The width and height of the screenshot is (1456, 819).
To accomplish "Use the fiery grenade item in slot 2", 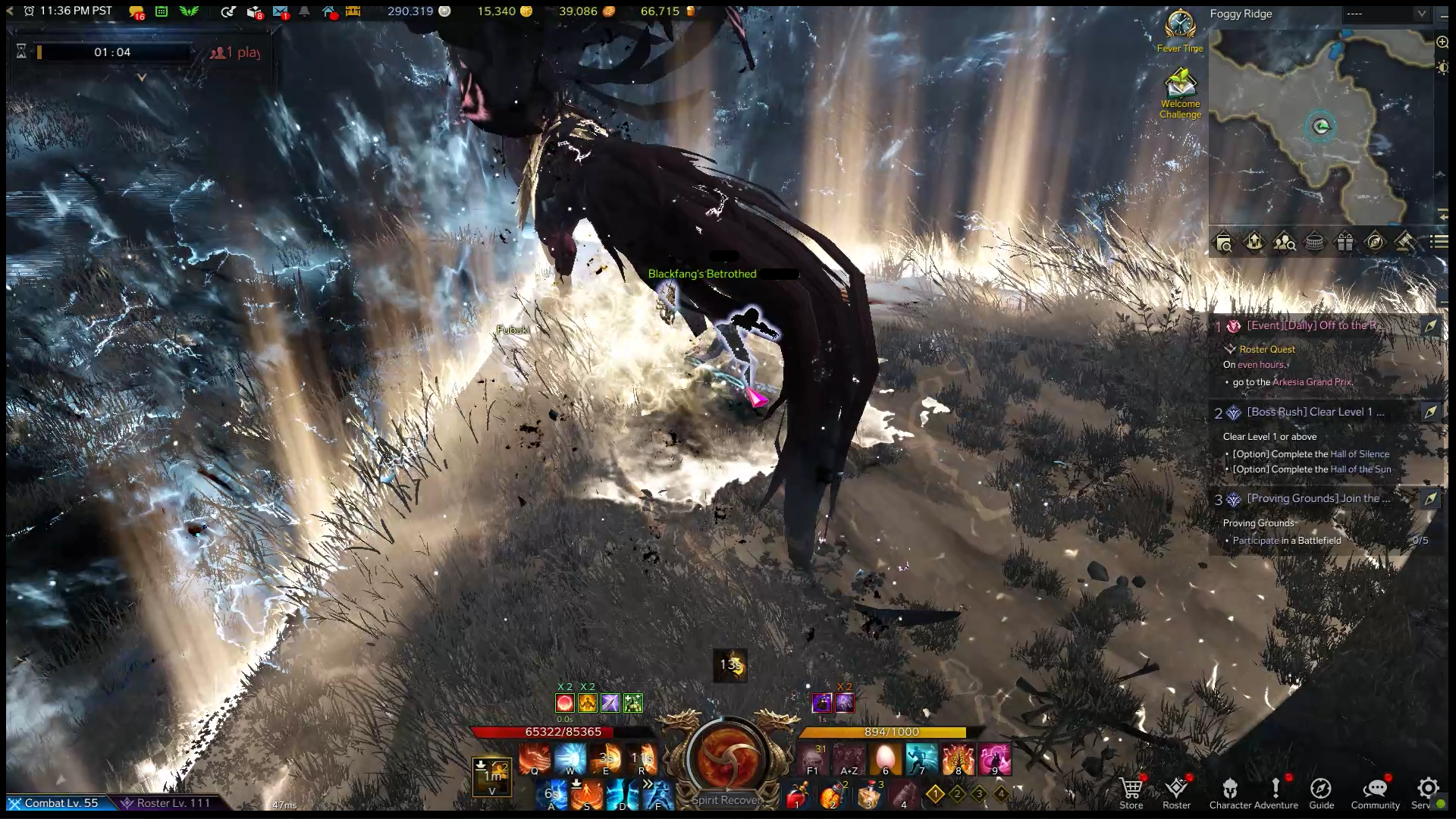I will pos(833,796).
